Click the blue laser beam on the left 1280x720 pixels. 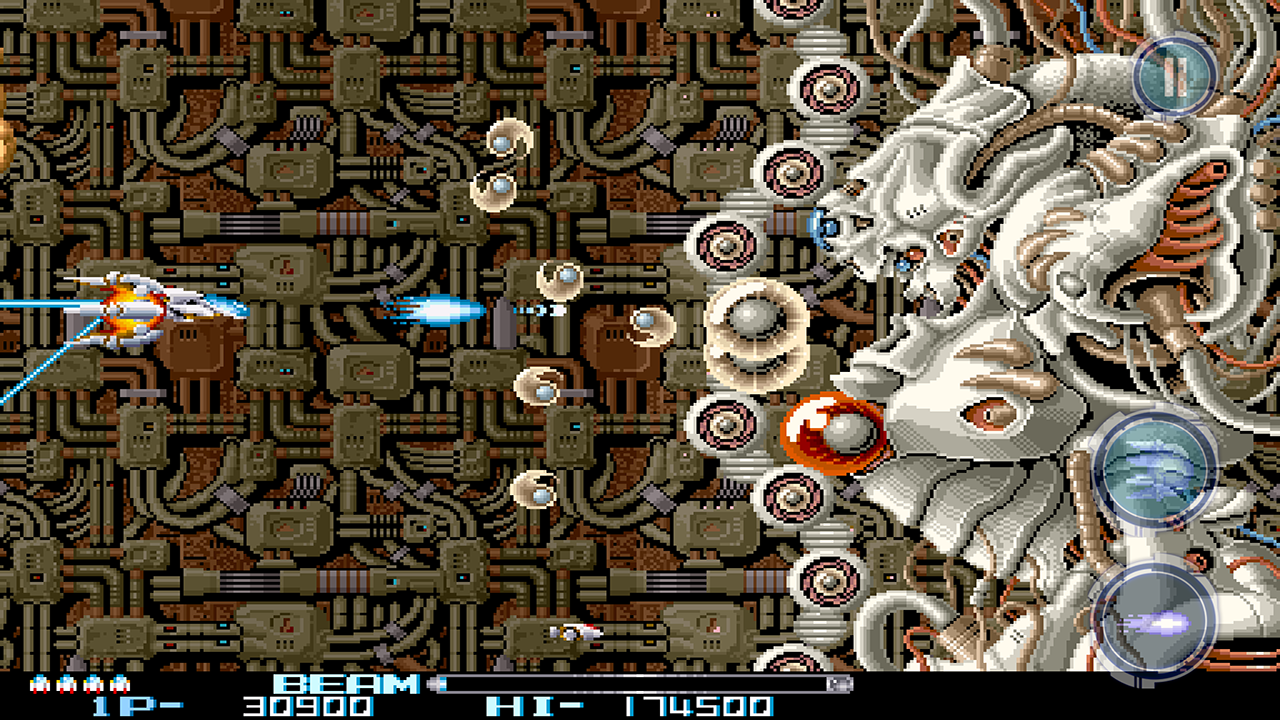point(40,305)
